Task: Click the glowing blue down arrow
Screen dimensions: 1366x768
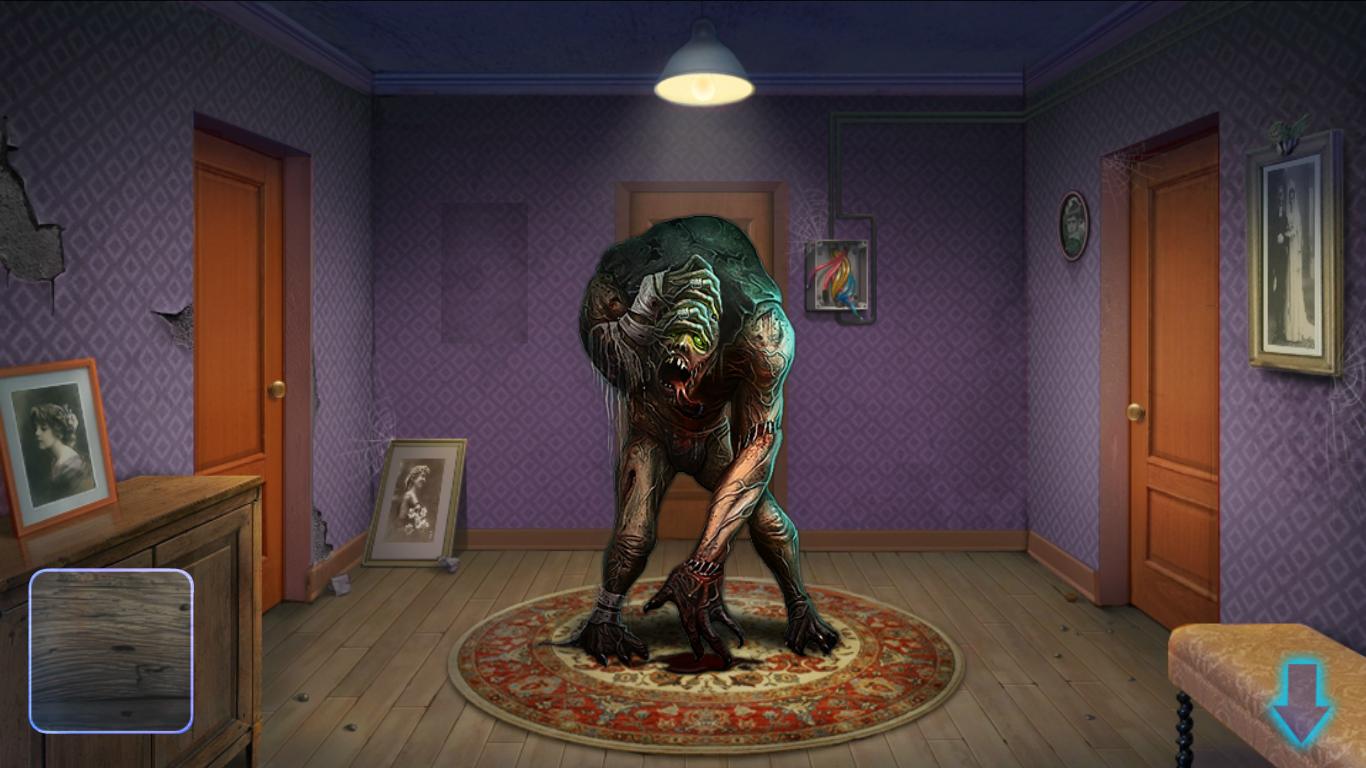Action: pyautogui.click(x=1300, y=700)
